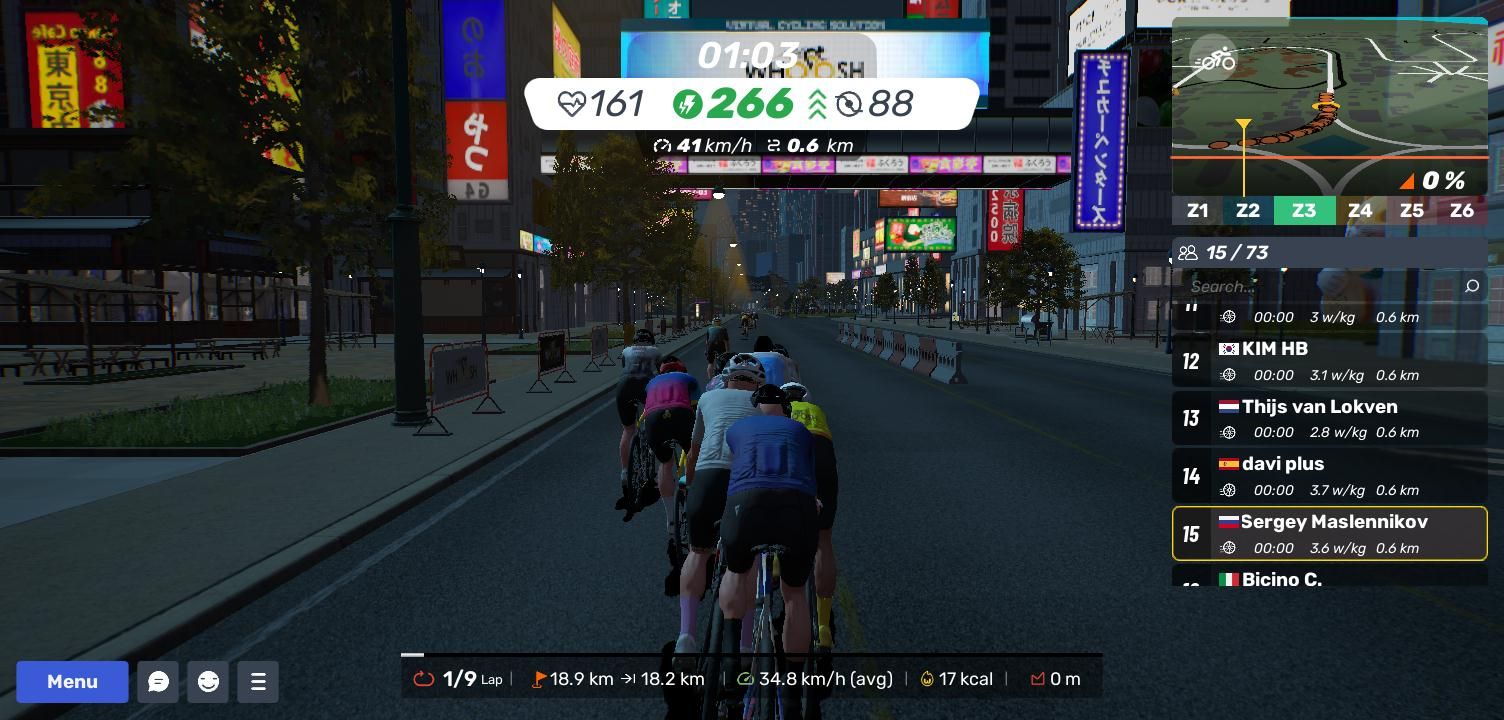The height and width of the screenshot is (720, 1504).
Task: Select rider Thijs van Lokven
Action: (x=1329, y=418)
